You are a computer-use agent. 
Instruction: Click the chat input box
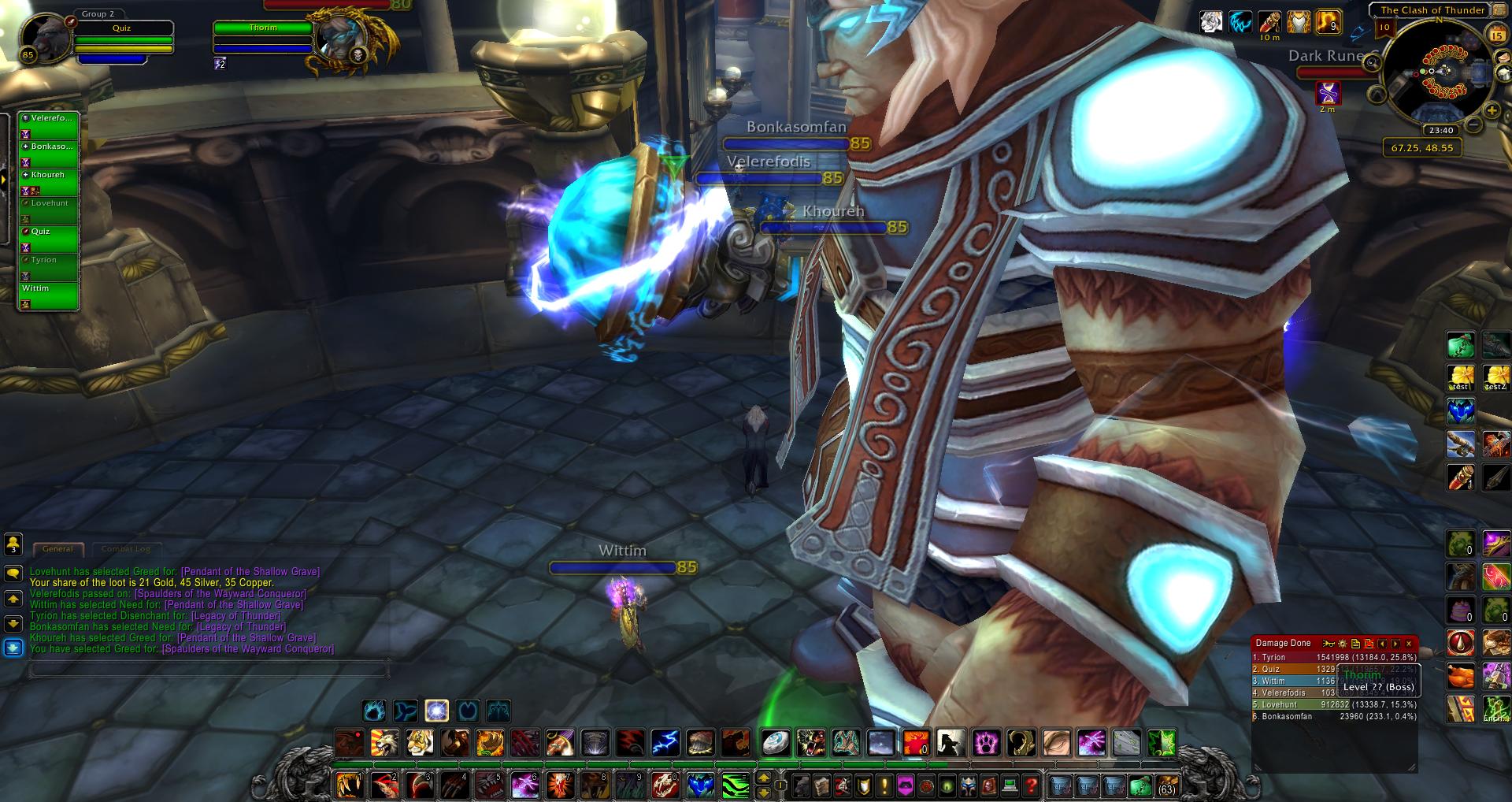pos(209,670)
